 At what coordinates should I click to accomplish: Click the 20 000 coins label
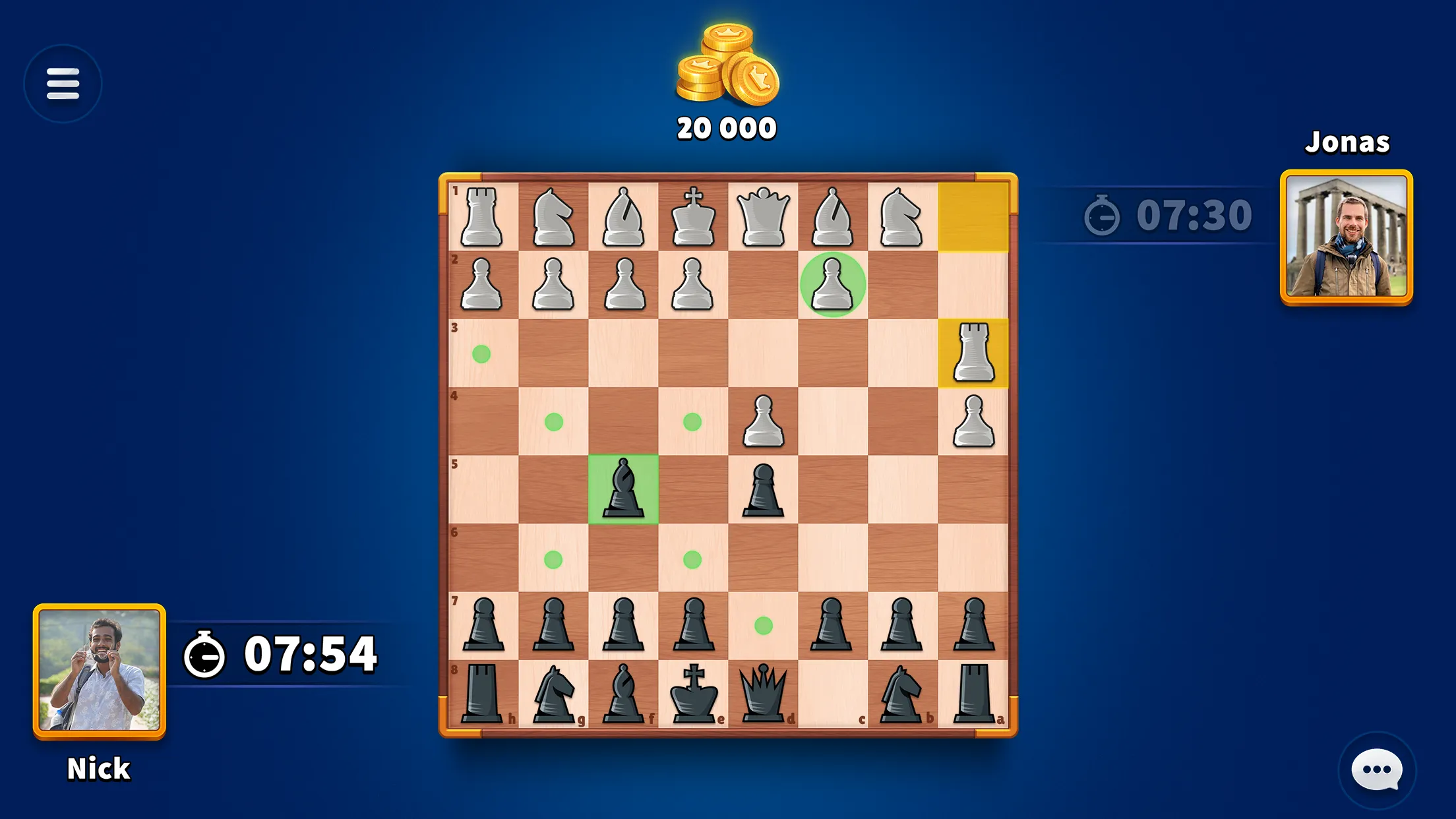tap(725, 127)
